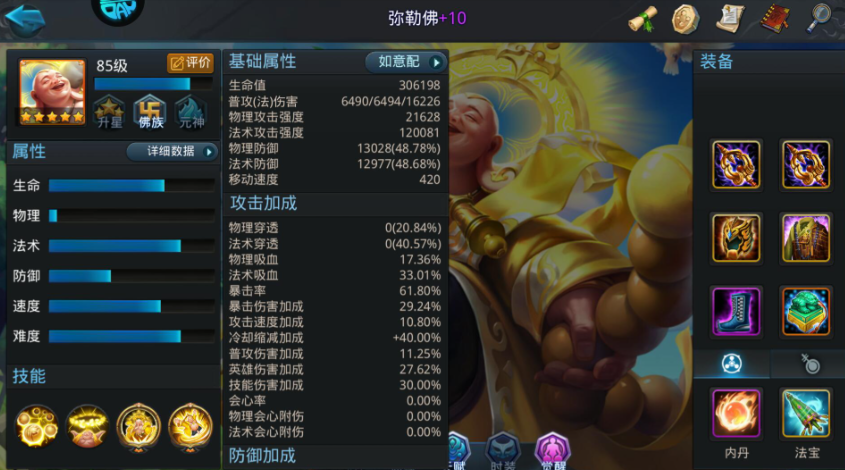Select the green jade seal equipment slot

point(805,310)
